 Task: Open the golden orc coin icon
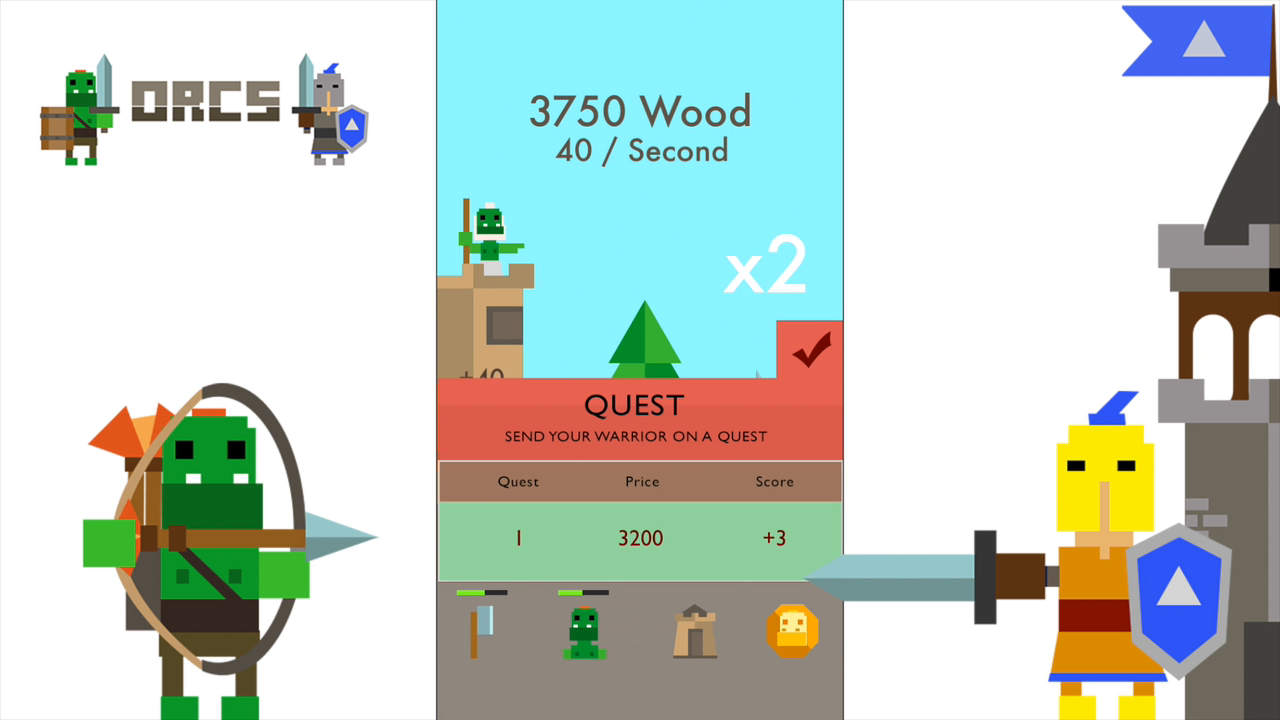point(791,630)
